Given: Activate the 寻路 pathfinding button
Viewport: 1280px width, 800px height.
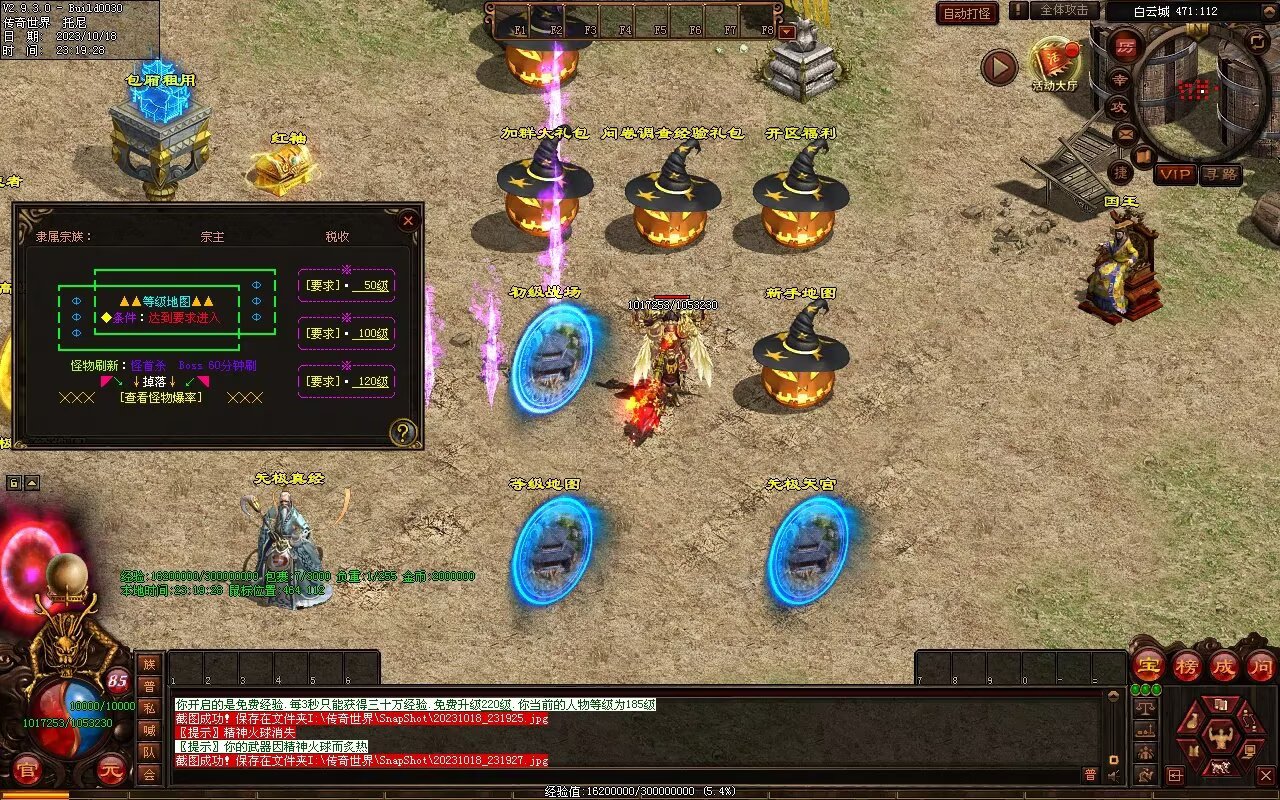Looking at the screenshot, I should [1221, 174].
